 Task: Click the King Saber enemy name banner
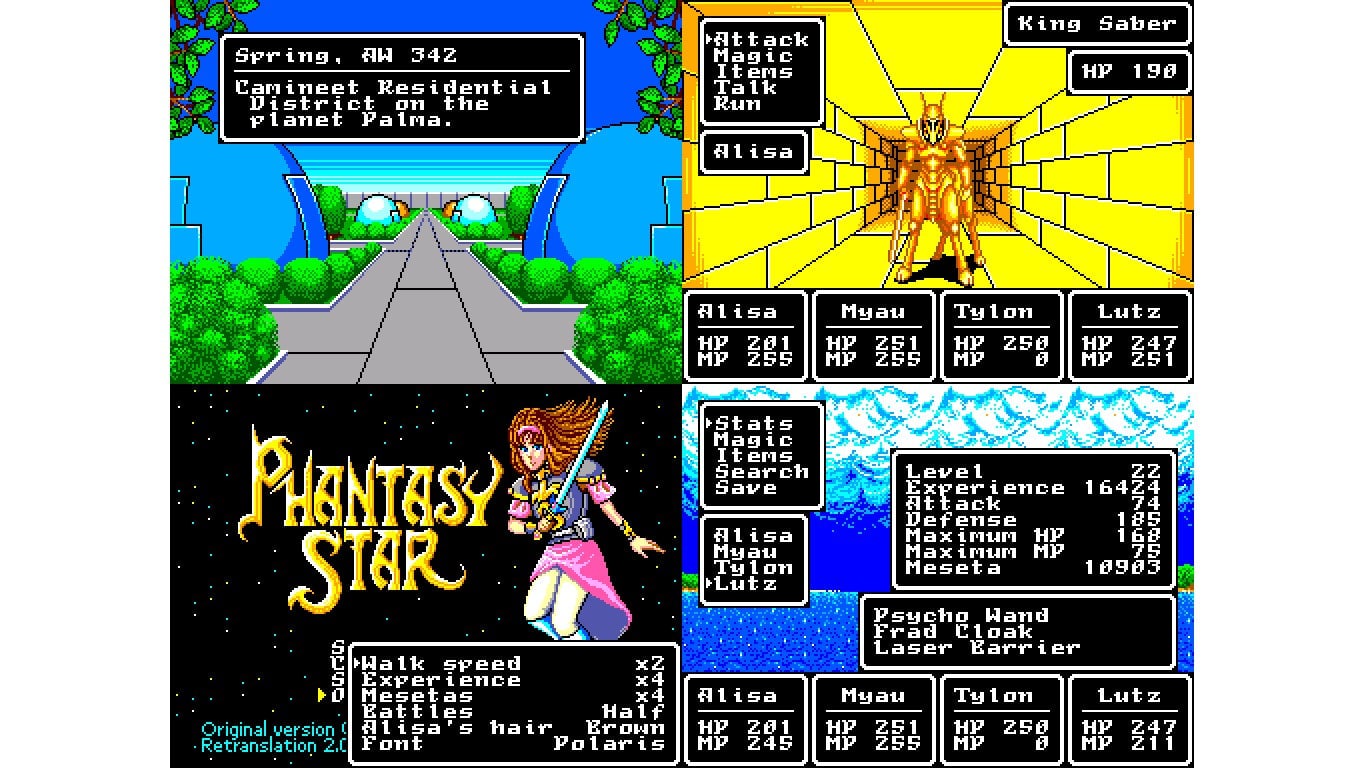click(1097, 24)
